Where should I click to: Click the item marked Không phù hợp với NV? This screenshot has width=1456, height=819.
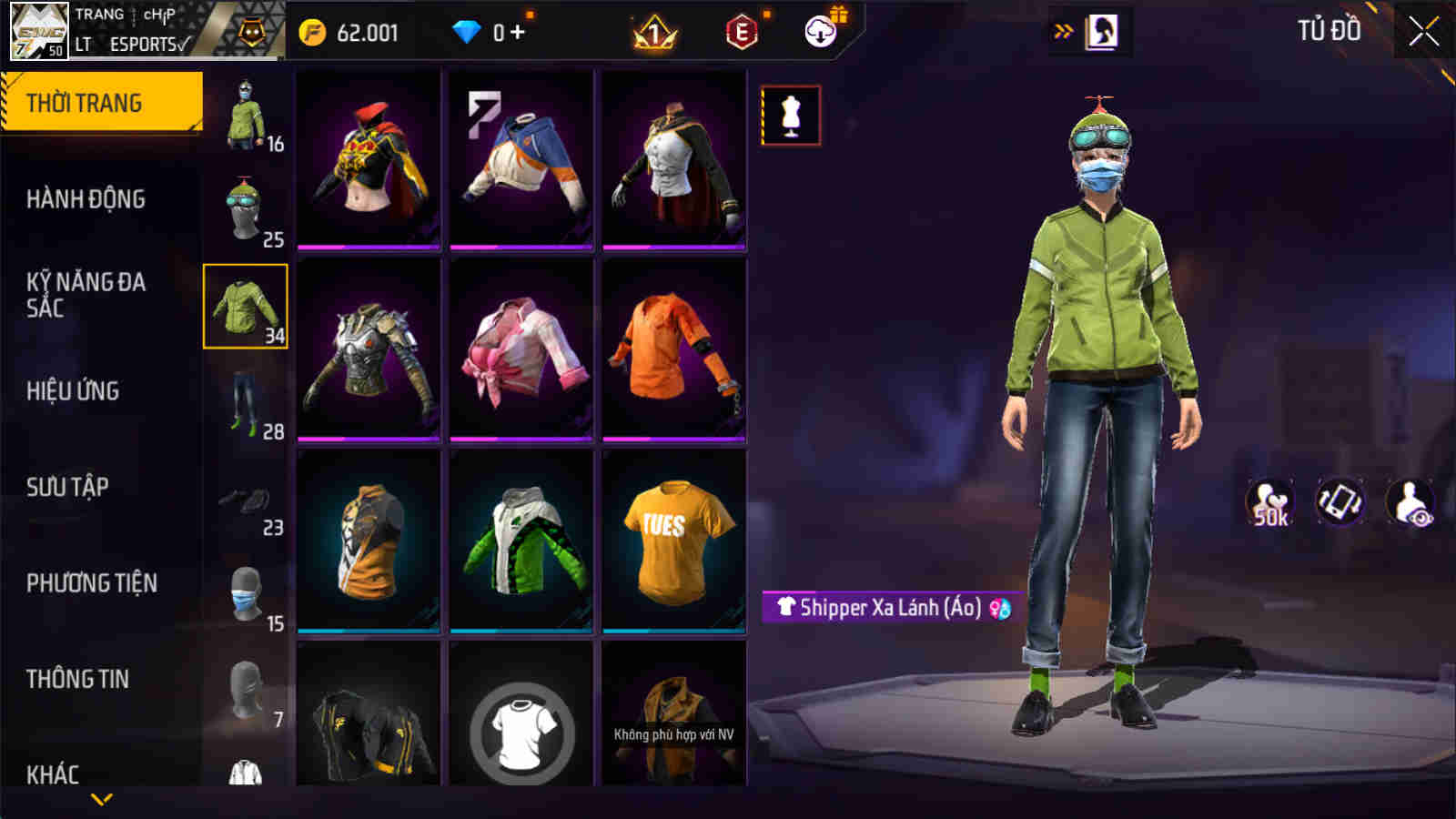tap(673, 719)
